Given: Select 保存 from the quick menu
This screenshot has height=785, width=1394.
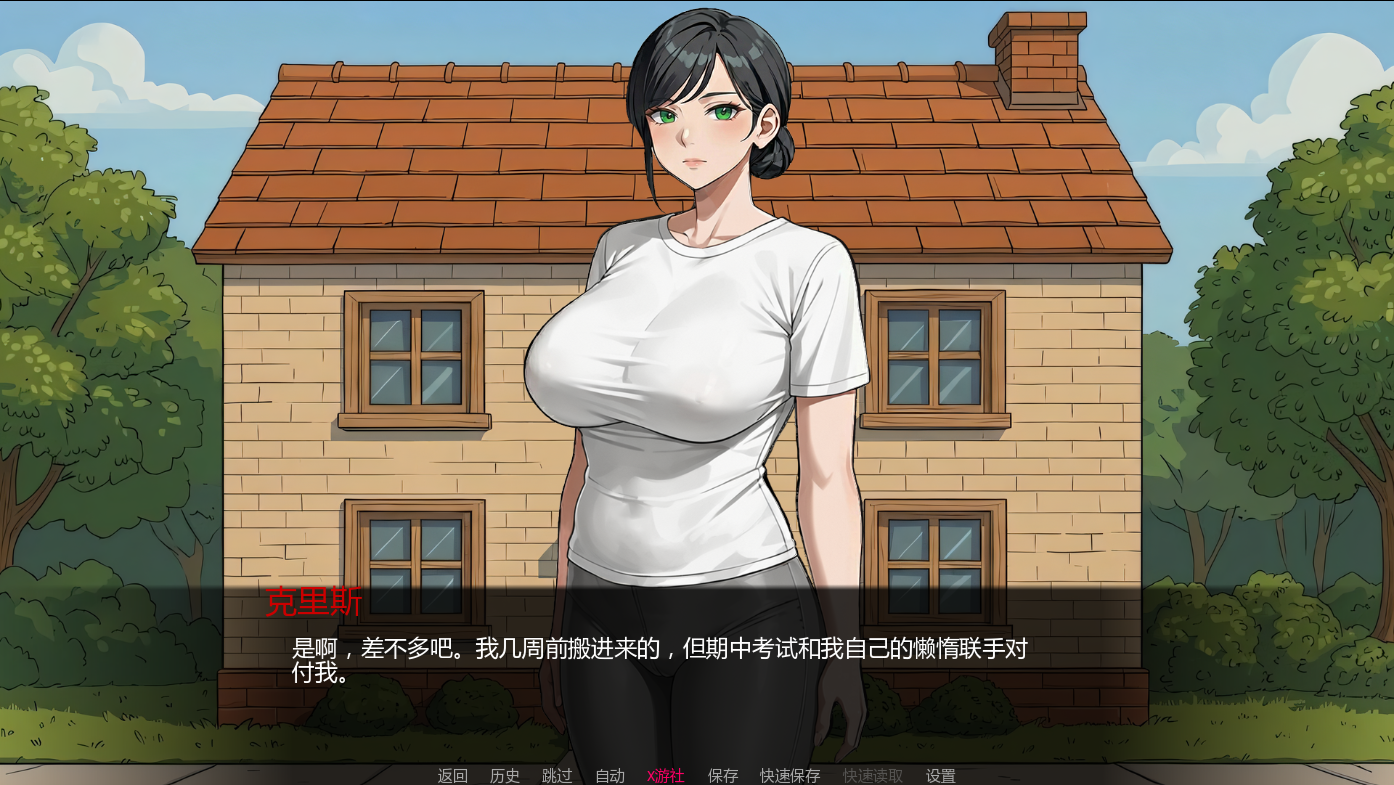Looking at the screenshot, I should pyautogui.click(x=722, y=774).
